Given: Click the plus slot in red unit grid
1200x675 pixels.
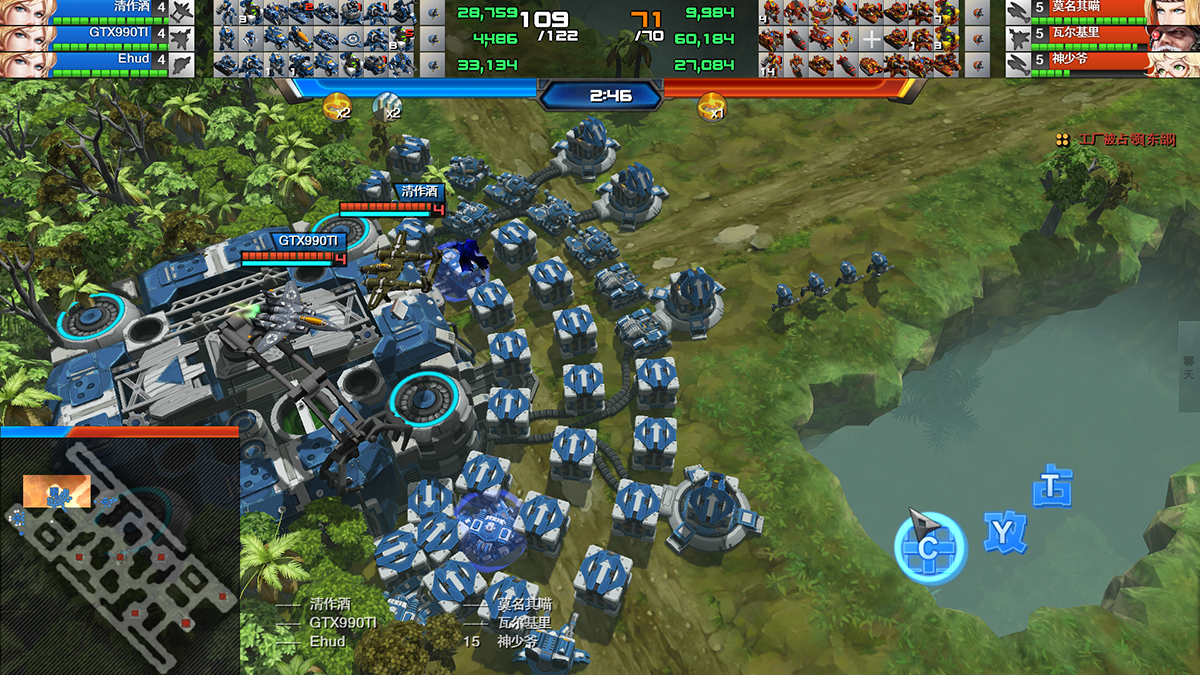Looking at the screenshot, I should point(872,39).
